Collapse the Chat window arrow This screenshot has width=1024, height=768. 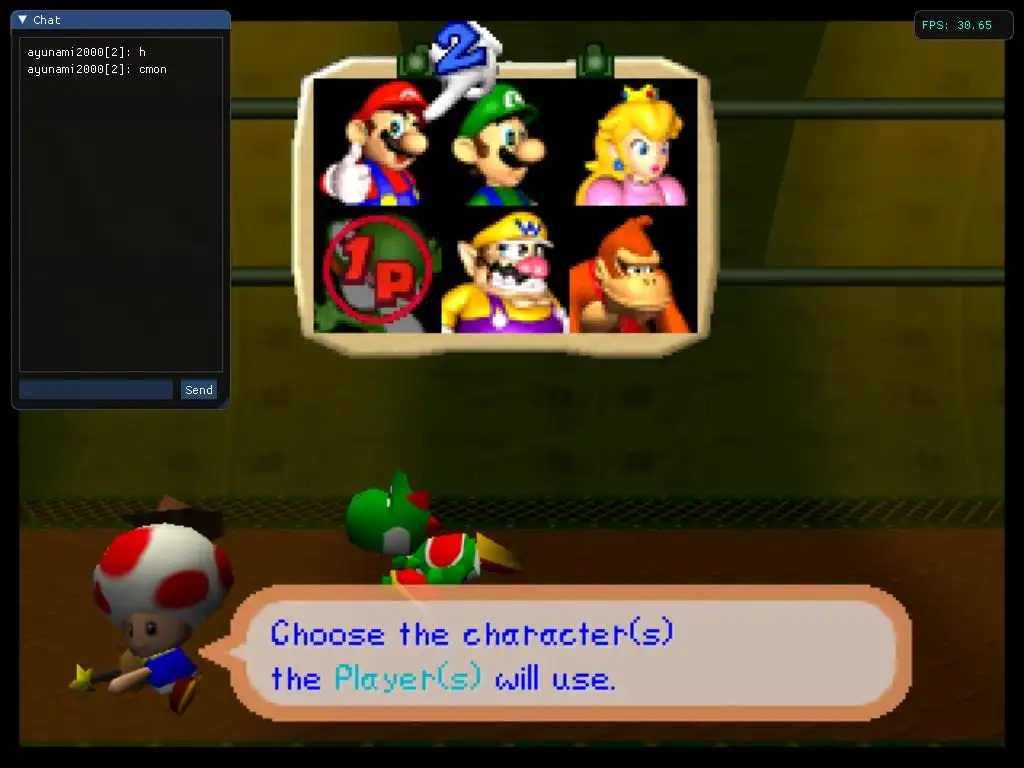click(23, 20)
